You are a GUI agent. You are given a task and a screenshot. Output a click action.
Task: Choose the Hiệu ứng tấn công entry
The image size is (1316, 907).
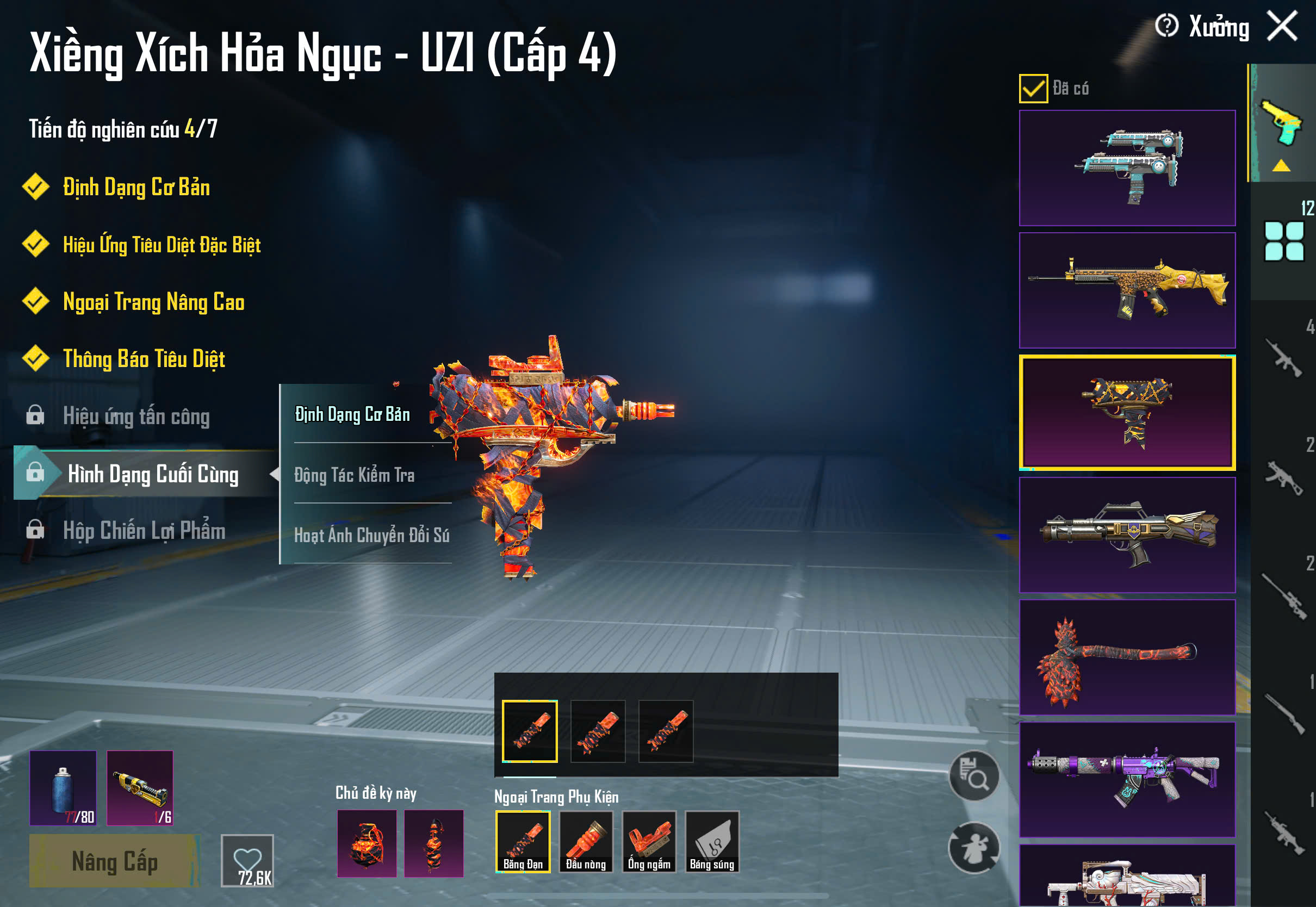[136, 416]
